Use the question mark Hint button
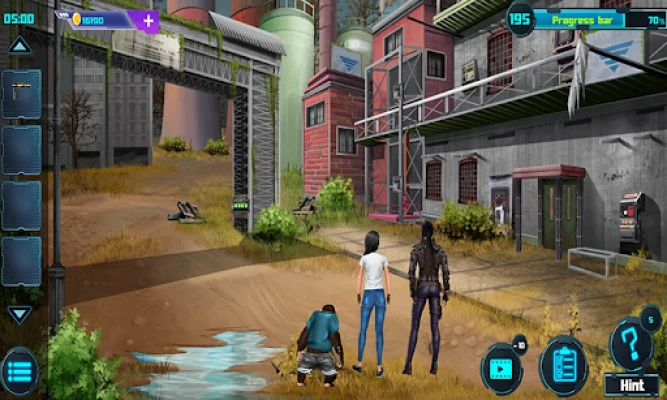Viewport: 667px width, 400px height. [631, 347]
